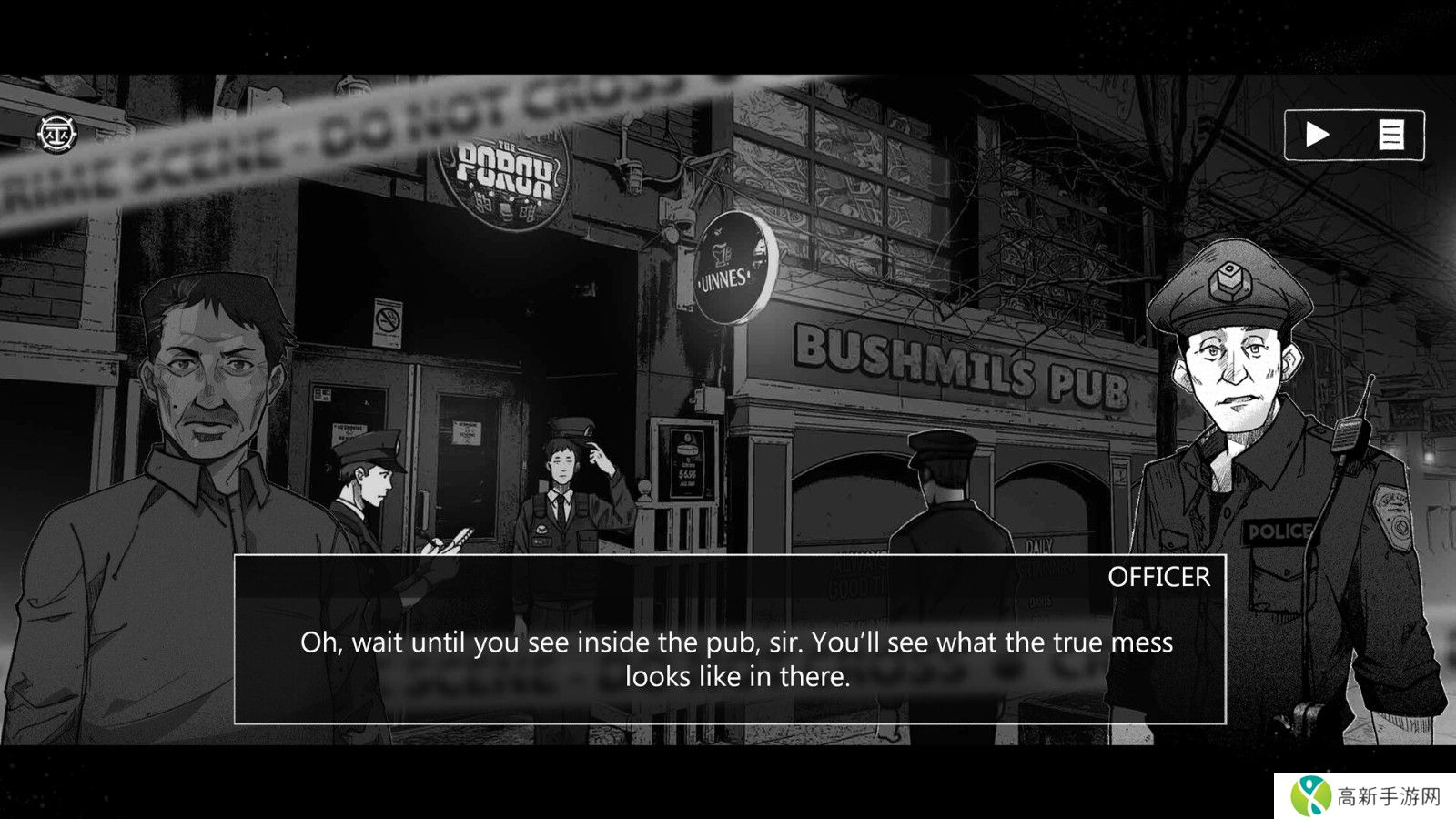Advance the Officer's dialogue box
The image size is (1456, 819).
(x=730, y=639)
